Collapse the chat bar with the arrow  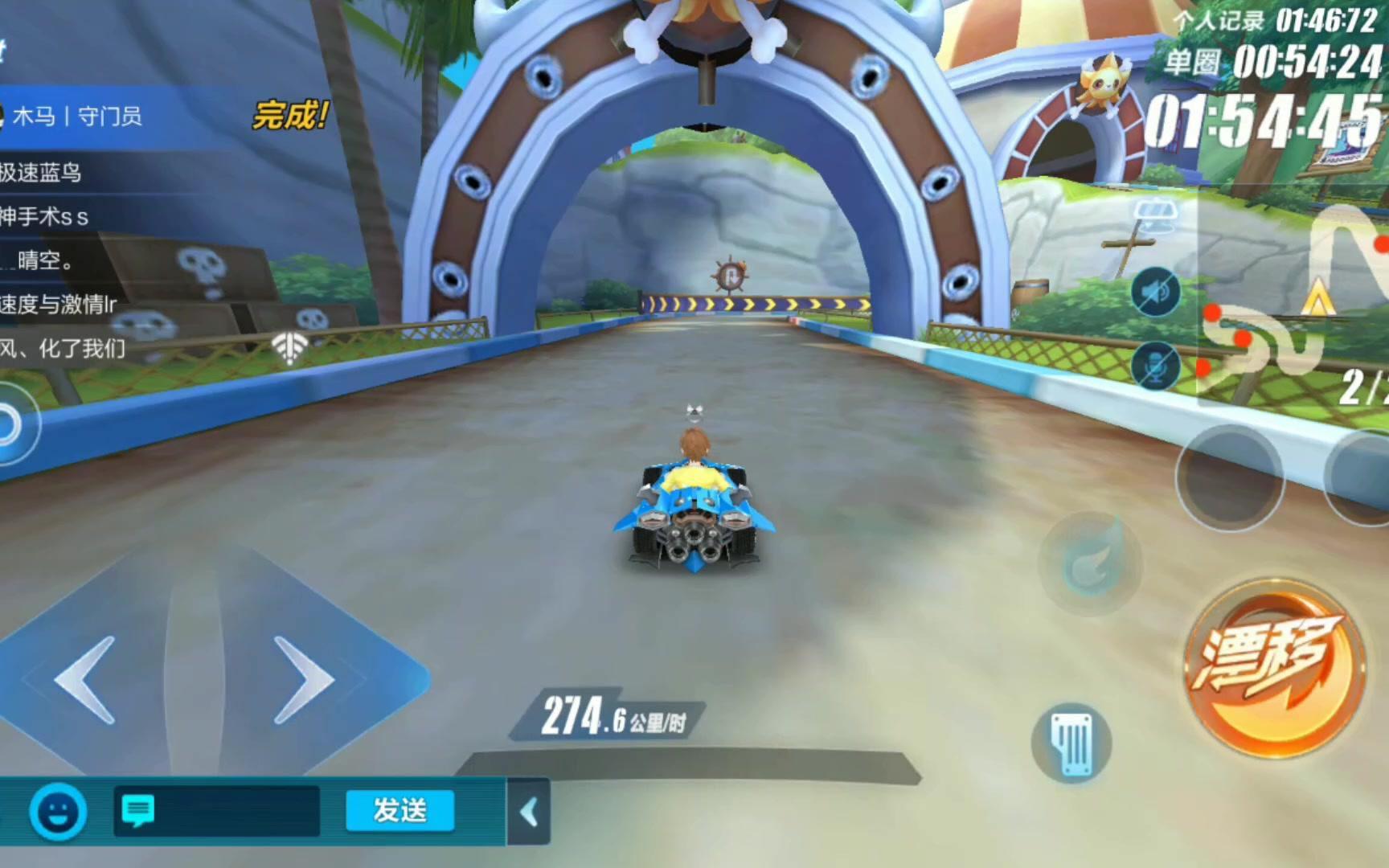pyautogui.click(x=529, y=812)
